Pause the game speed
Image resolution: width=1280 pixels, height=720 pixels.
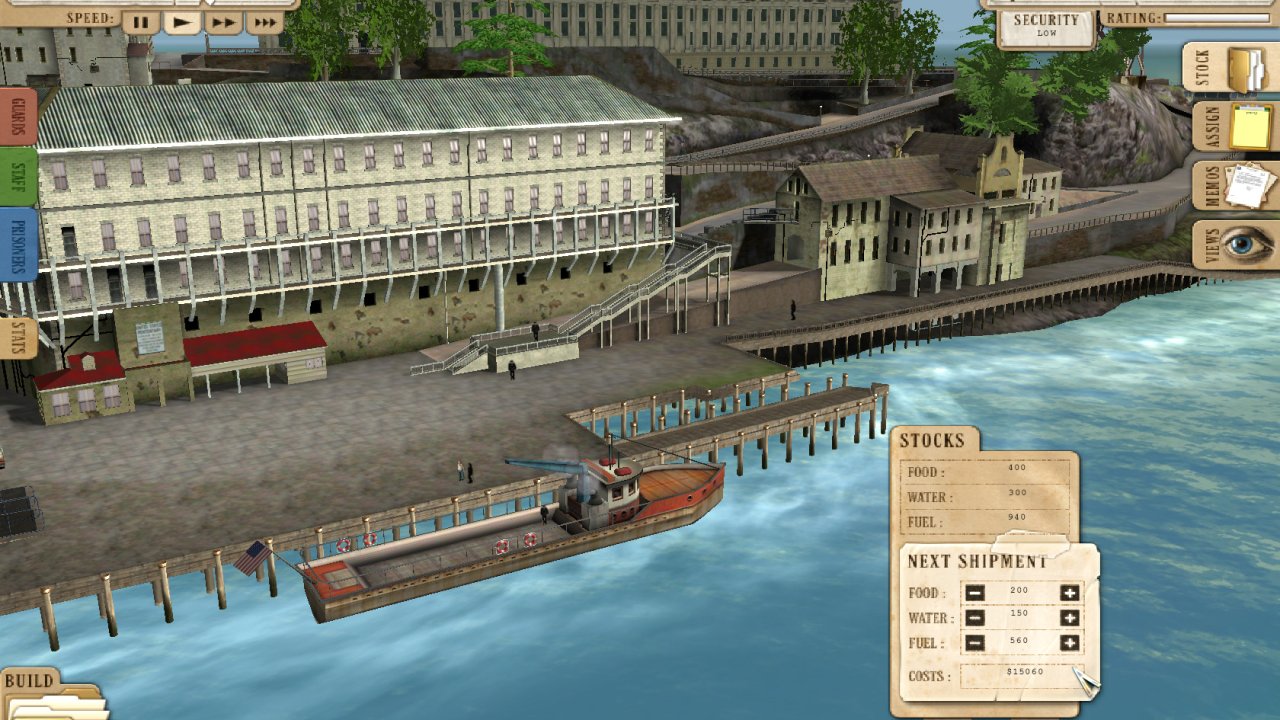(141, 22)
